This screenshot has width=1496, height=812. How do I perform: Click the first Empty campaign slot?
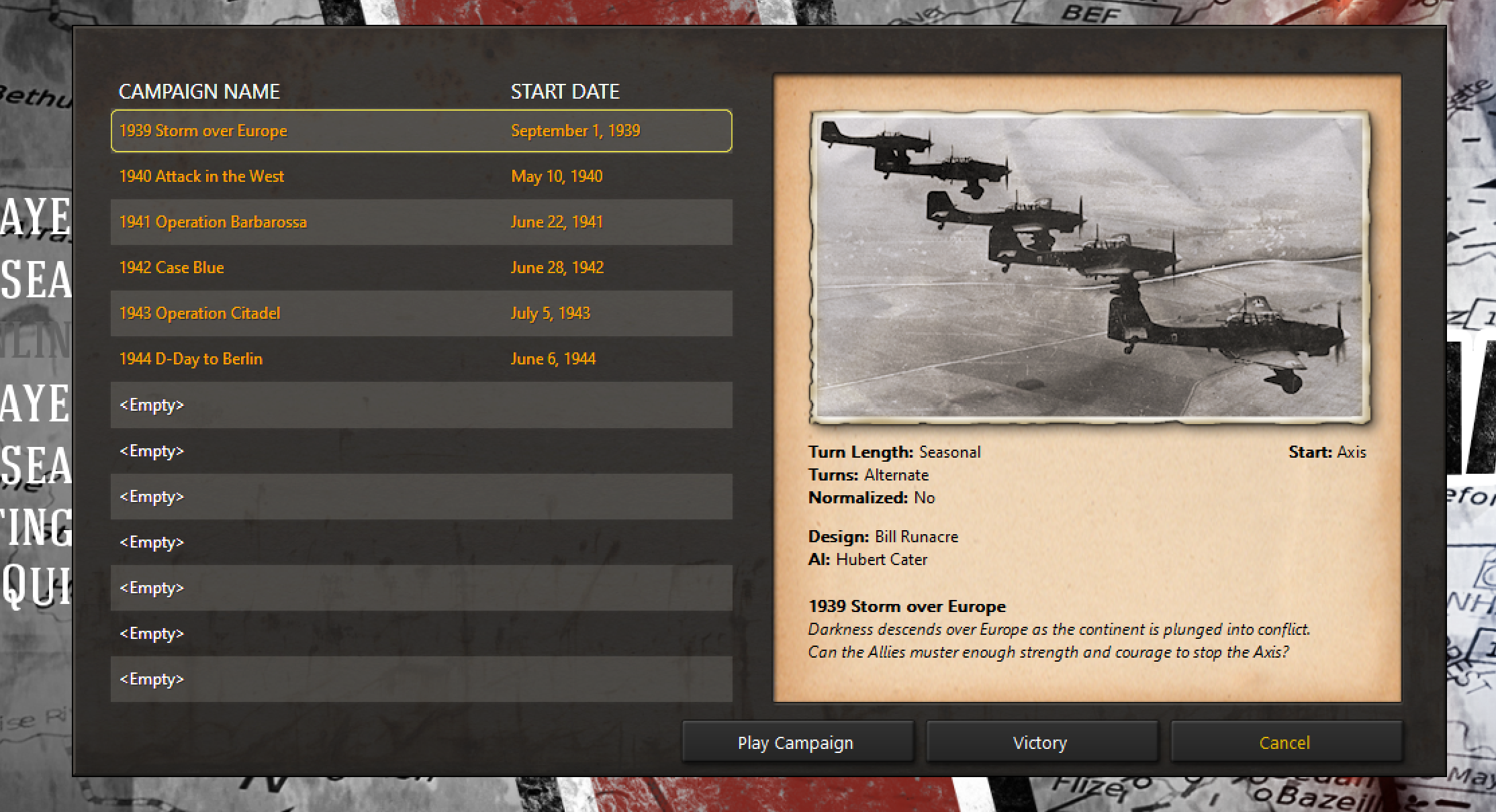pos(151,405)
